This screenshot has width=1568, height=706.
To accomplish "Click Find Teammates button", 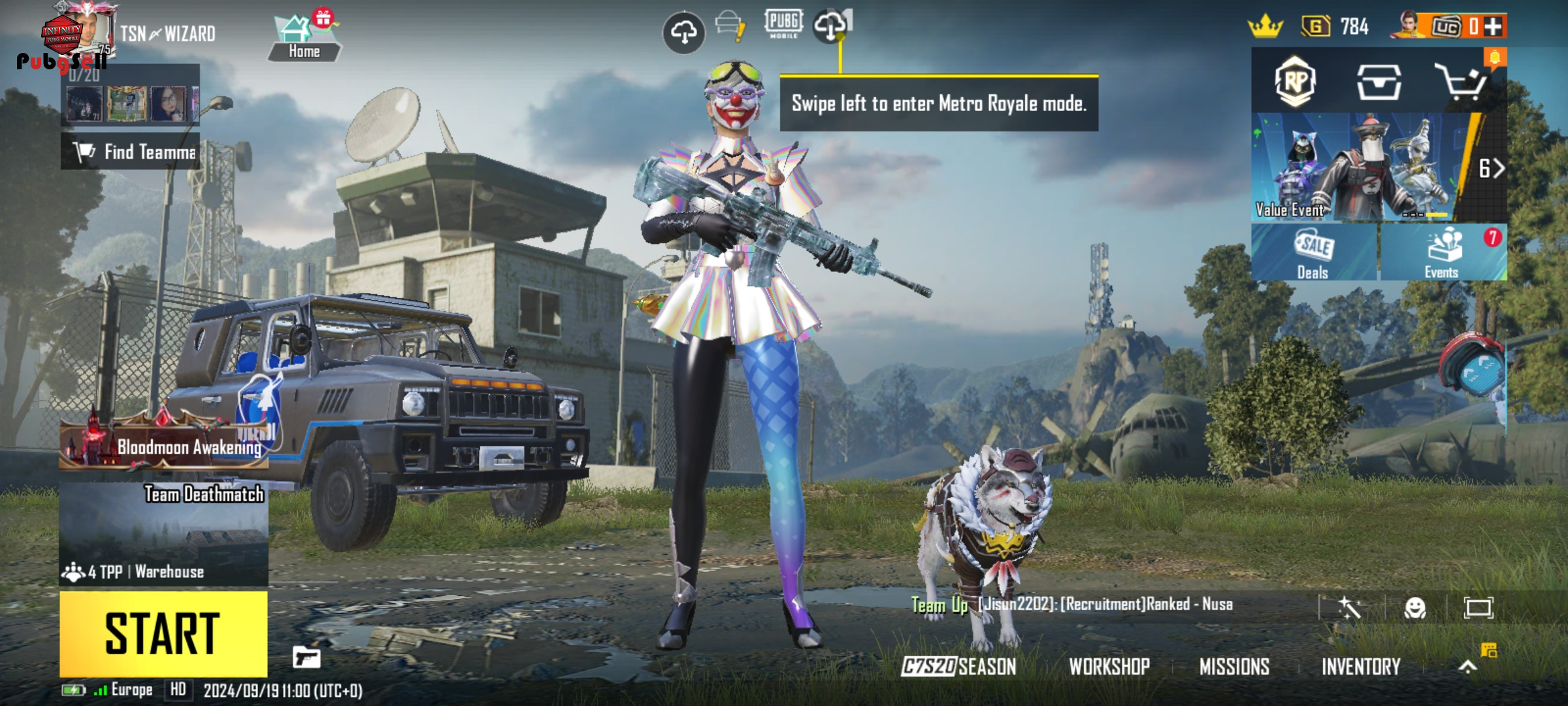I will 131,152.
